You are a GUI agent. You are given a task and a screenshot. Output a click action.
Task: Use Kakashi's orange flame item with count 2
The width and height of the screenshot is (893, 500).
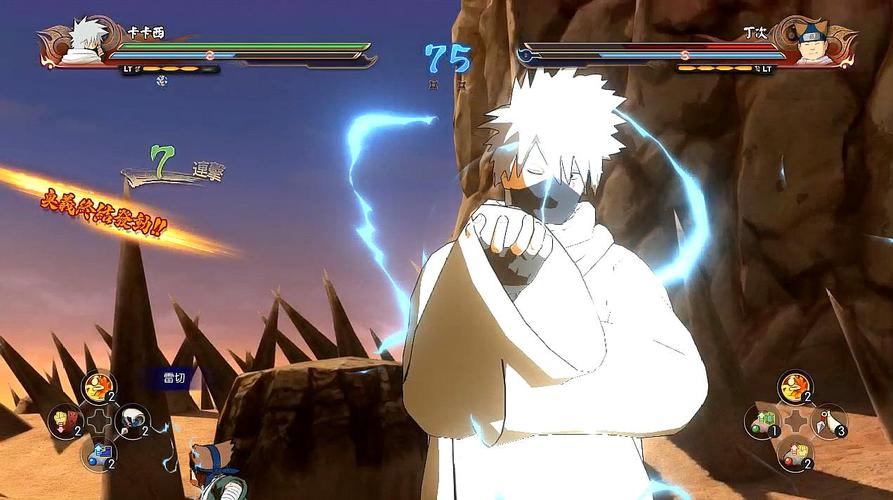(97, 387)
